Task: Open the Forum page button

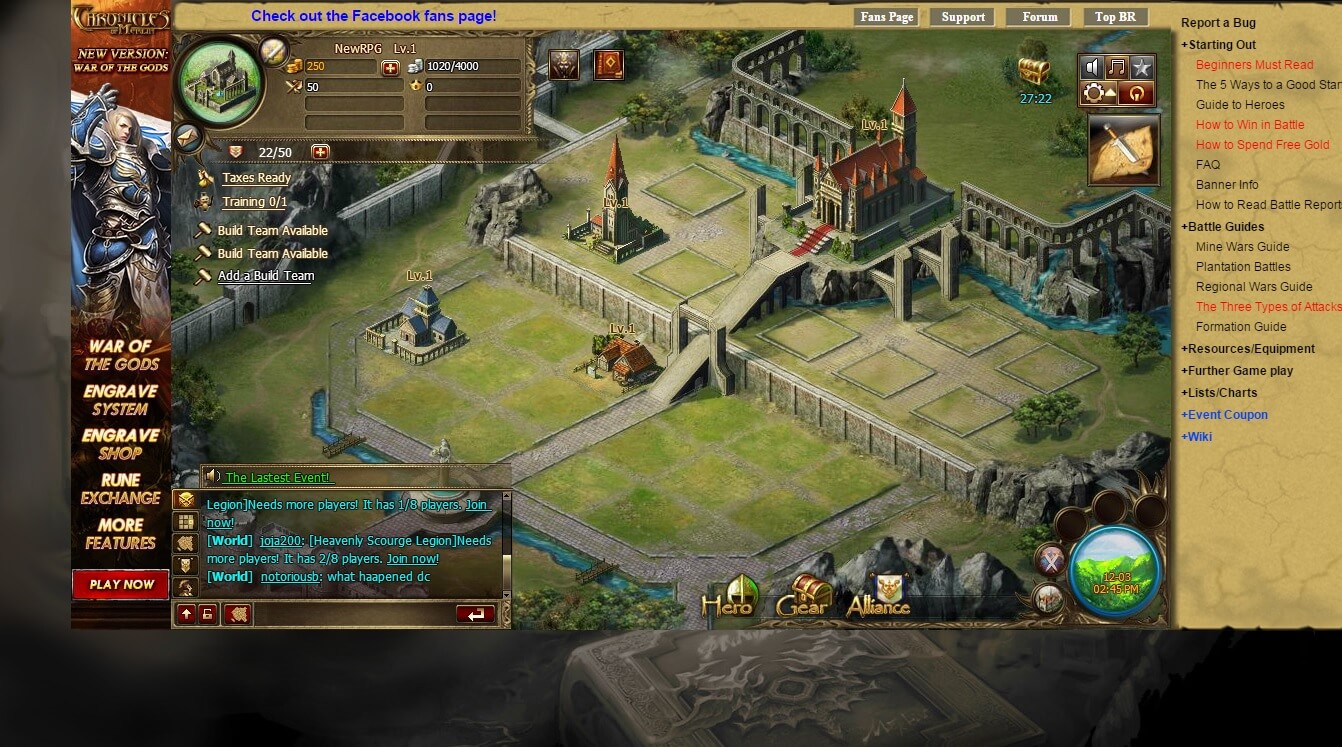Action: pyautogui.click(x=1039, y=17)
